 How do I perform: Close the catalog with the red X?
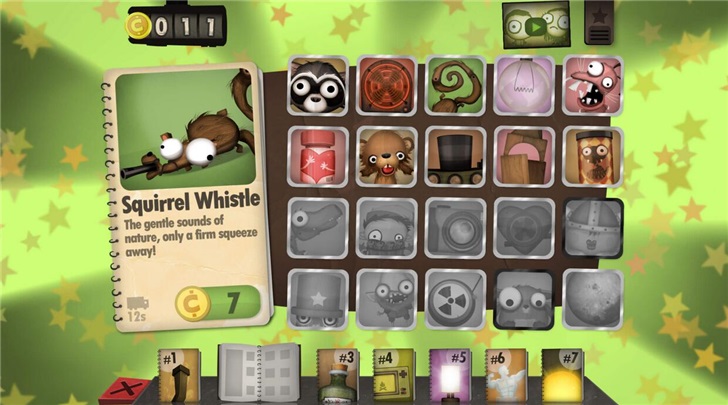126,388
